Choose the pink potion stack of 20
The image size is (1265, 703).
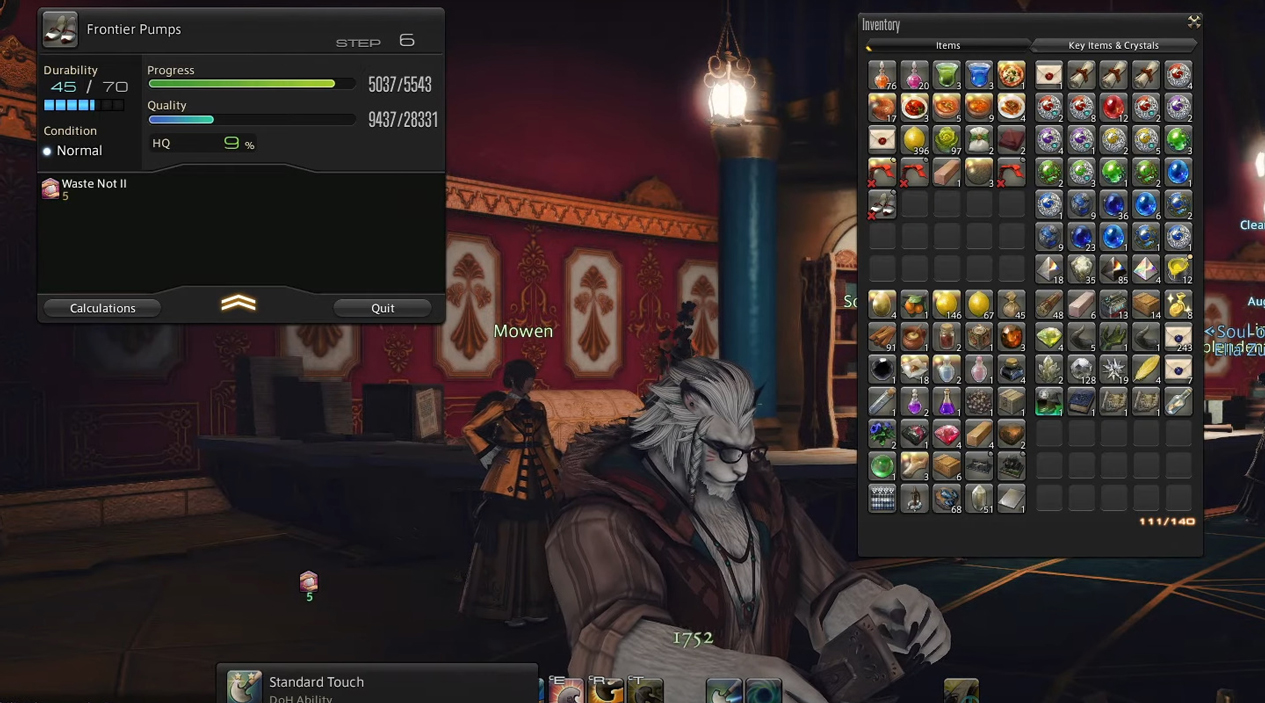(x=914, y=75)
